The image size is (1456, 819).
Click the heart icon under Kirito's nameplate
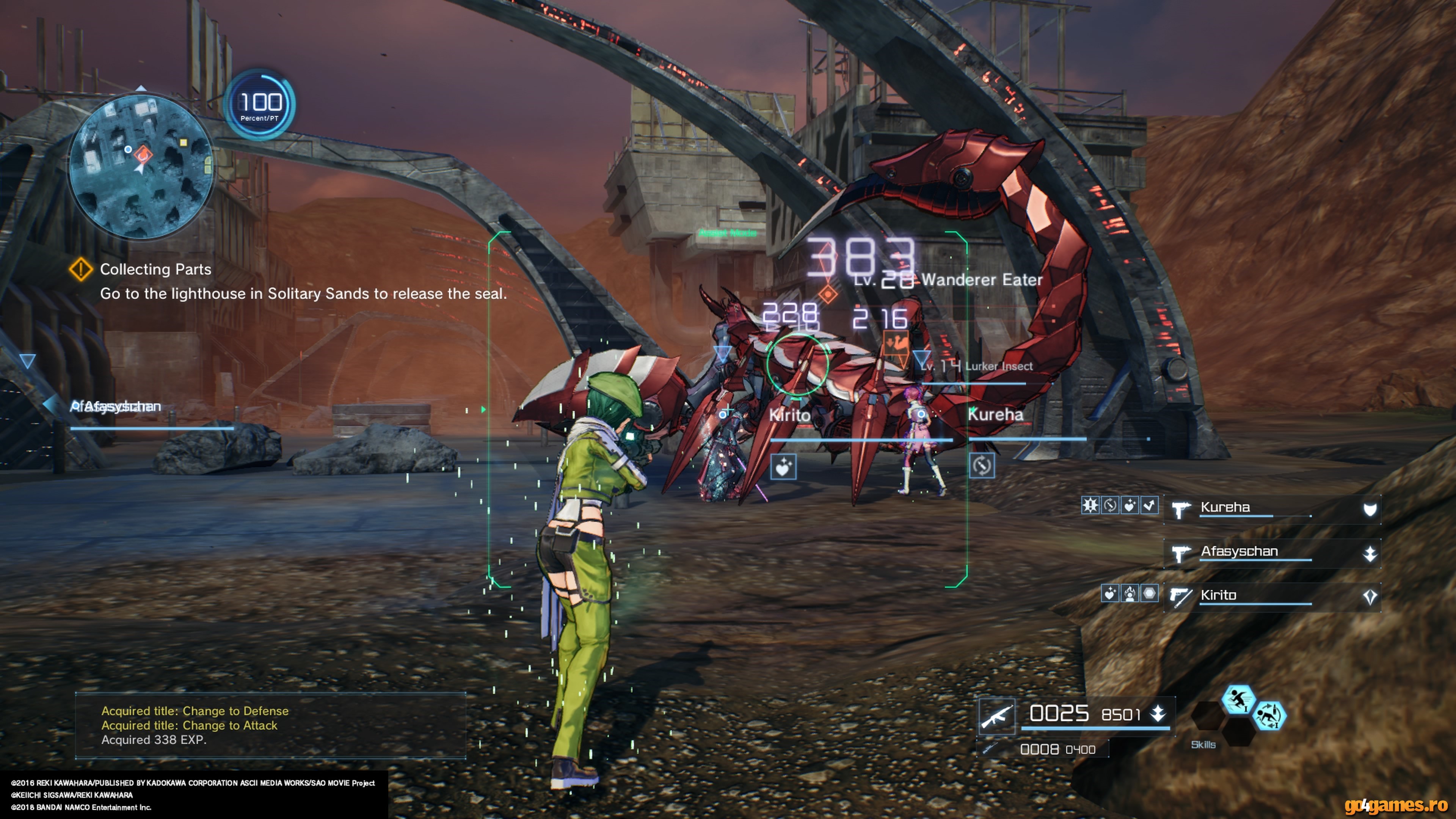(783, 467)
